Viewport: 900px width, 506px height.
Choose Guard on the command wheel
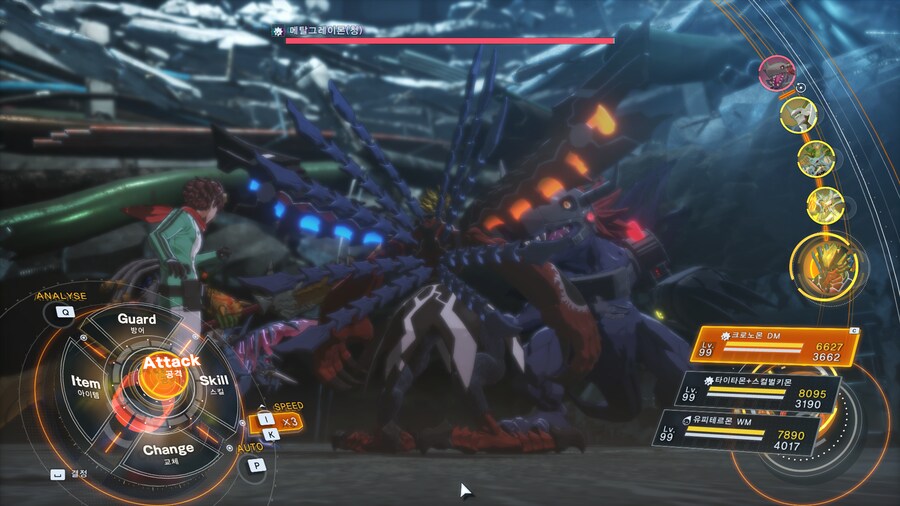point(137,322)
